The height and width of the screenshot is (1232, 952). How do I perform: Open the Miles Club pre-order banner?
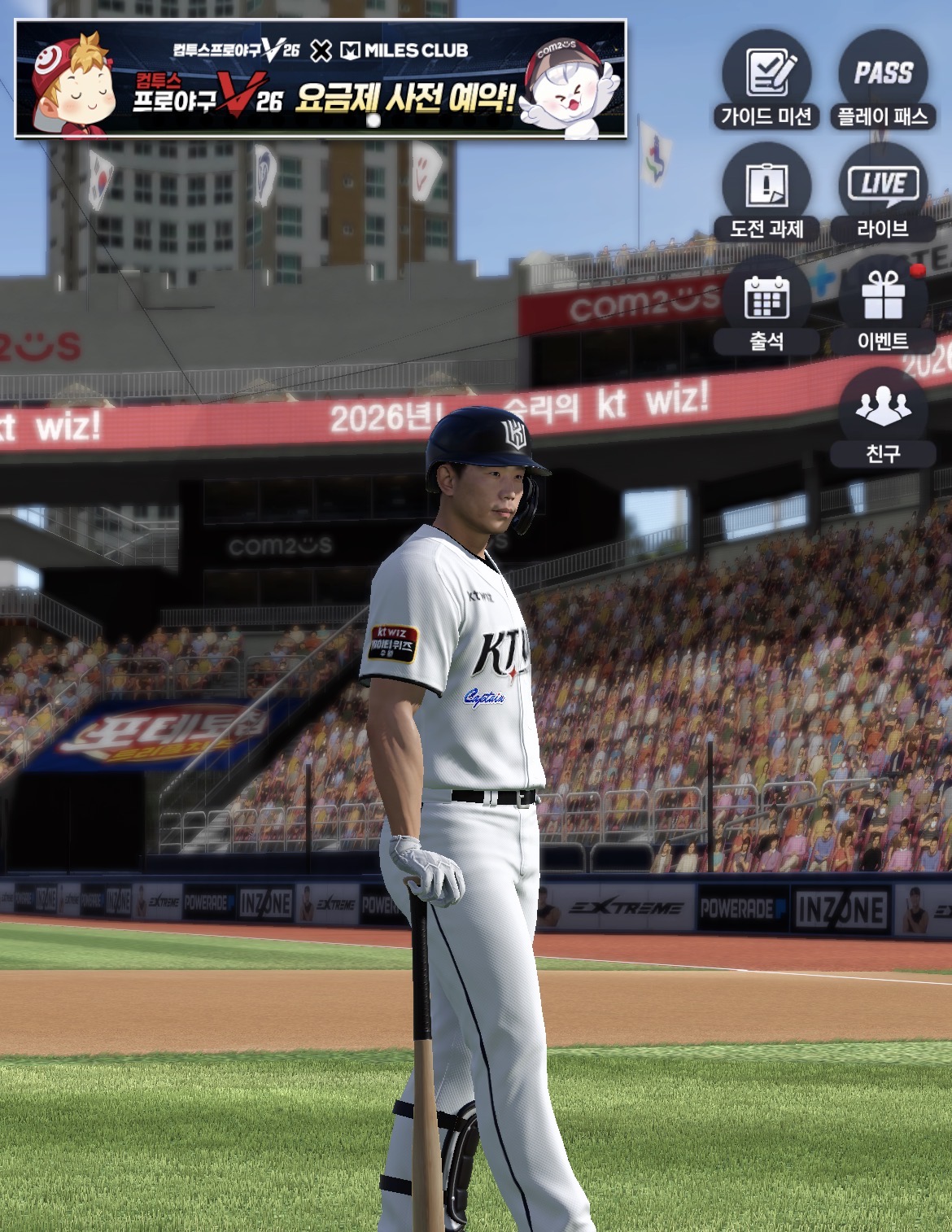pos(321,79)
